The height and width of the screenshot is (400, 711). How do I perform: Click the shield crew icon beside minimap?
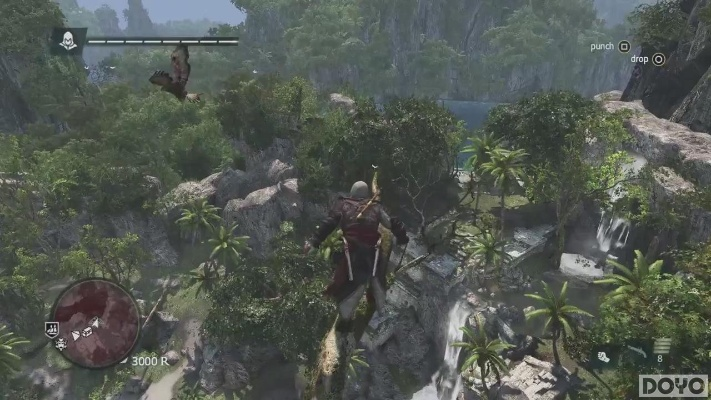point(51,328)
